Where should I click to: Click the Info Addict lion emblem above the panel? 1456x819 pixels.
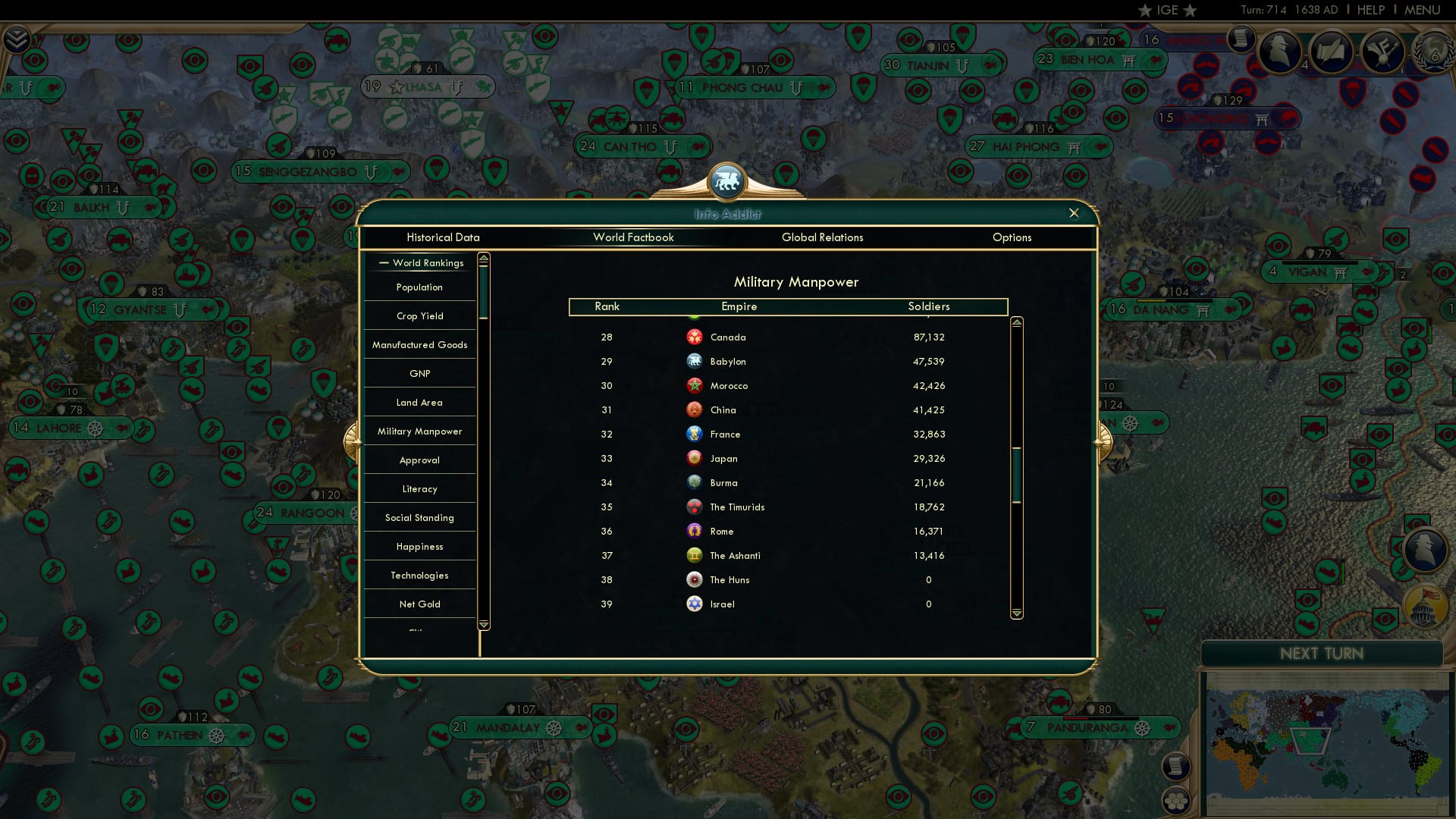727,181
